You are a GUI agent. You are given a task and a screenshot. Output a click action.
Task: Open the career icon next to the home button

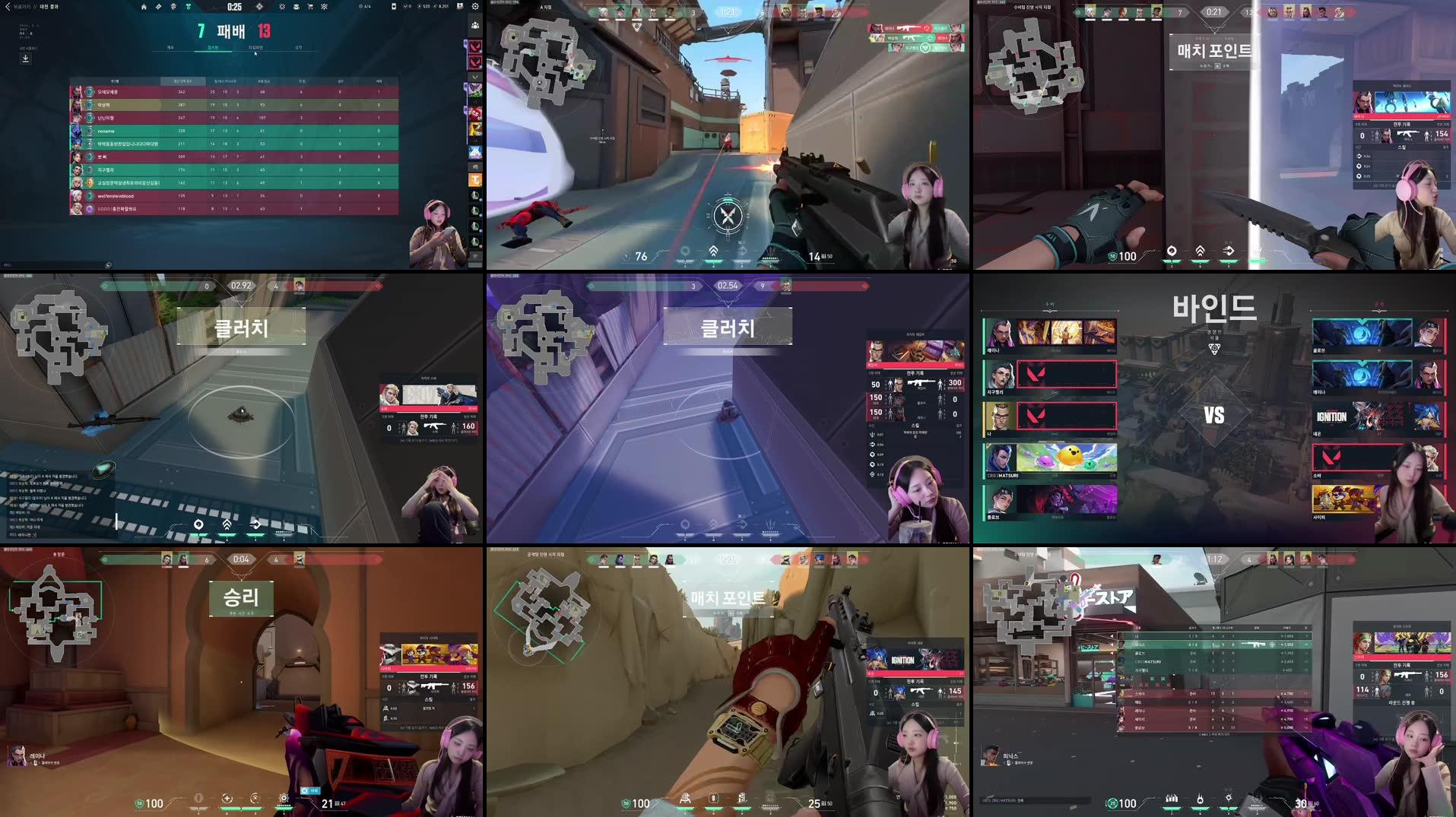157,7
